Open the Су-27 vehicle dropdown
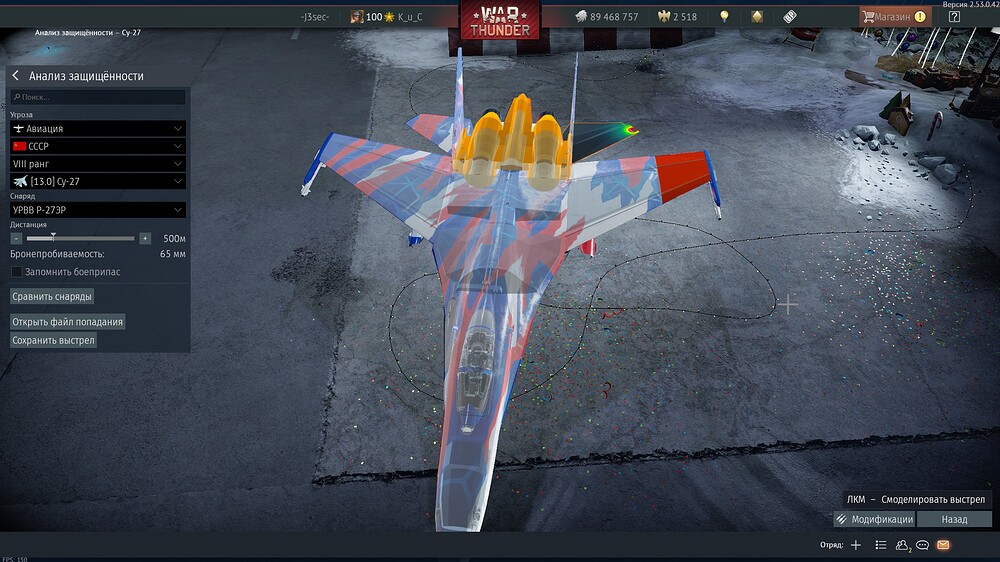 pos(98,181)
